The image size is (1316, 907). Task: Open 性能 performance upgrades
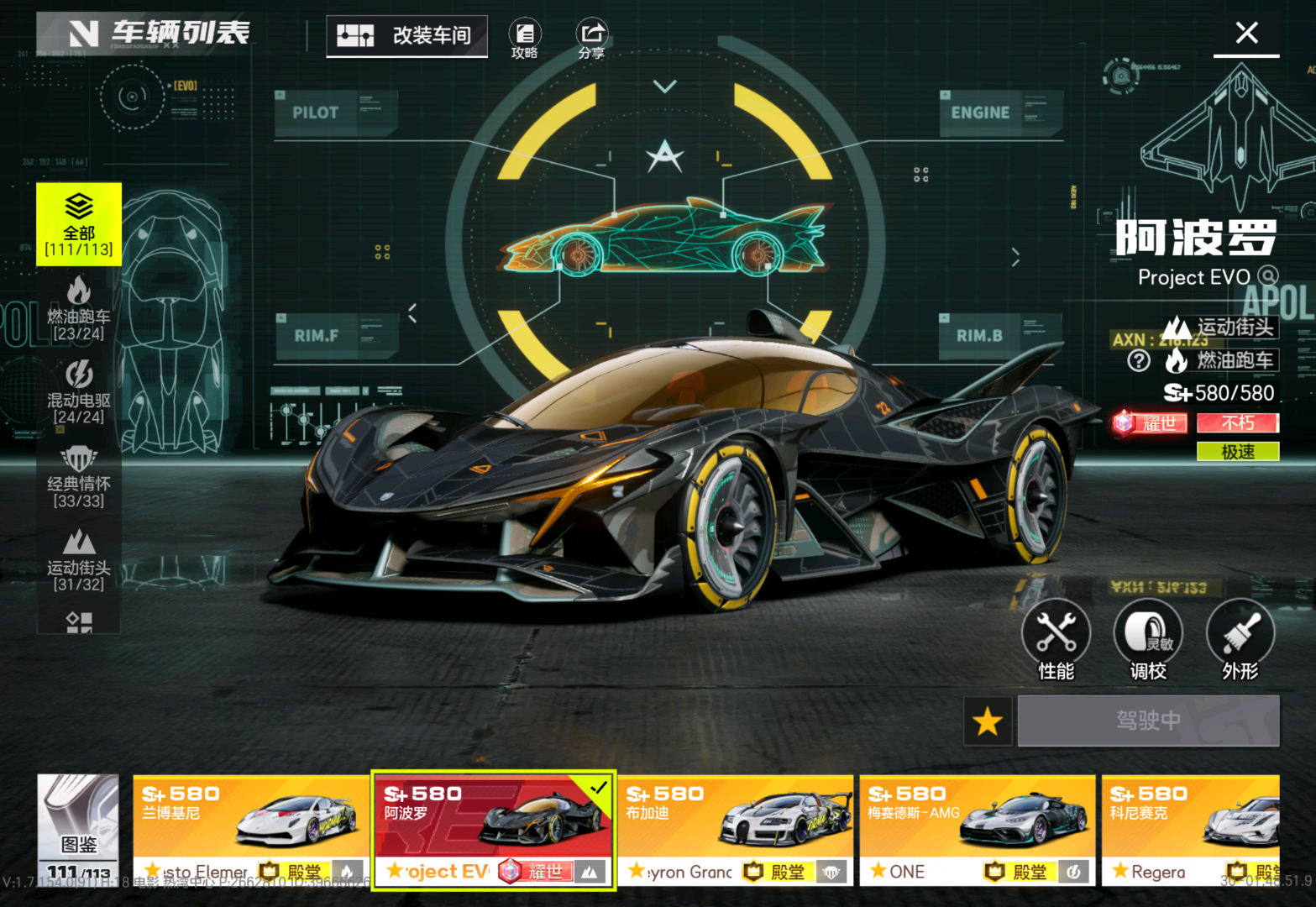1056,640
